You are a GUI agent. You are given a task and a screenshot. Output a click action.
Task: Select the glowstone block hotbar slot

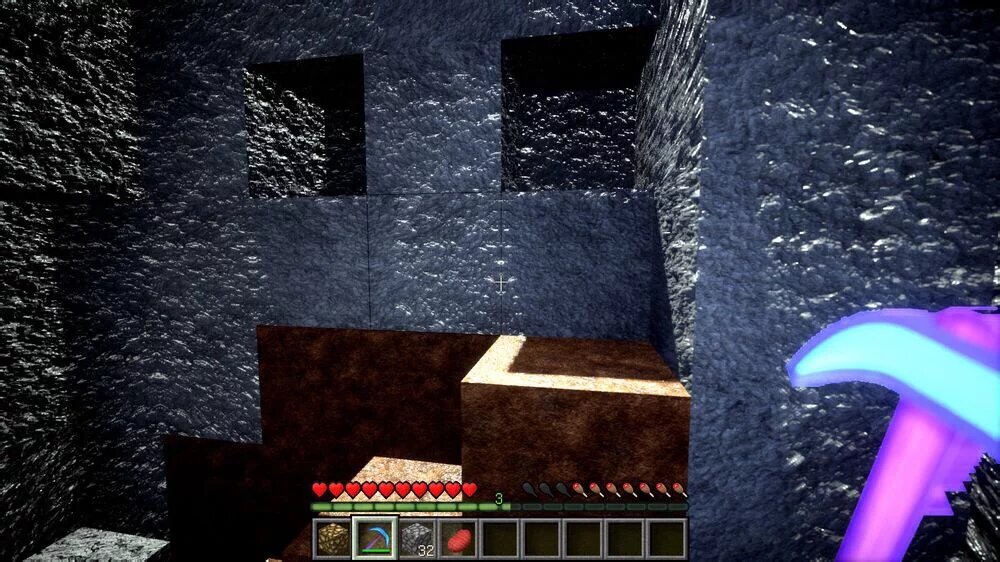pos(333,538)
